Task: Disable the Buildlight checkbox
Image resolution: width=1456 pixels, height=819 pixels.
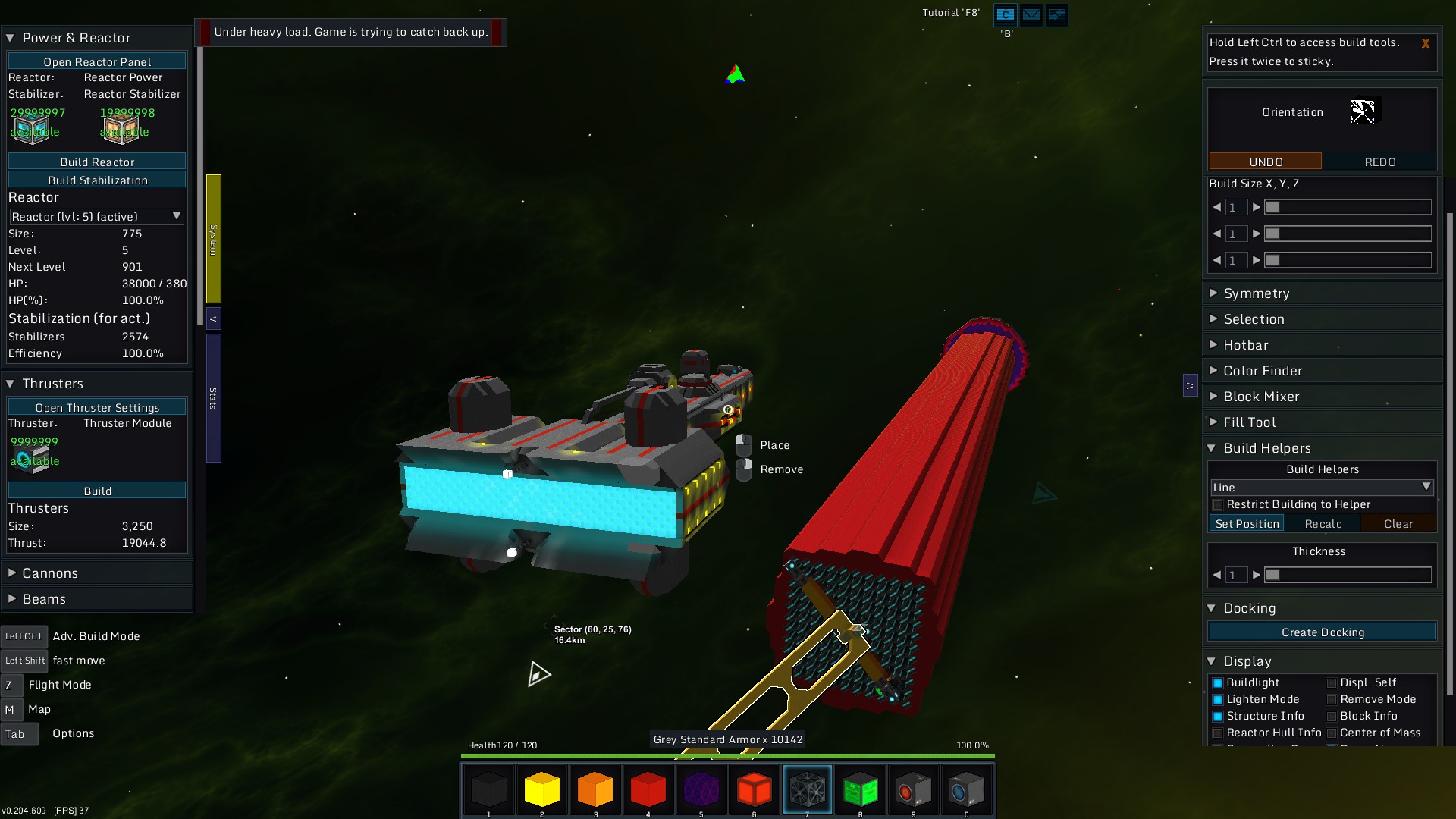Action: click(1218, 682)
